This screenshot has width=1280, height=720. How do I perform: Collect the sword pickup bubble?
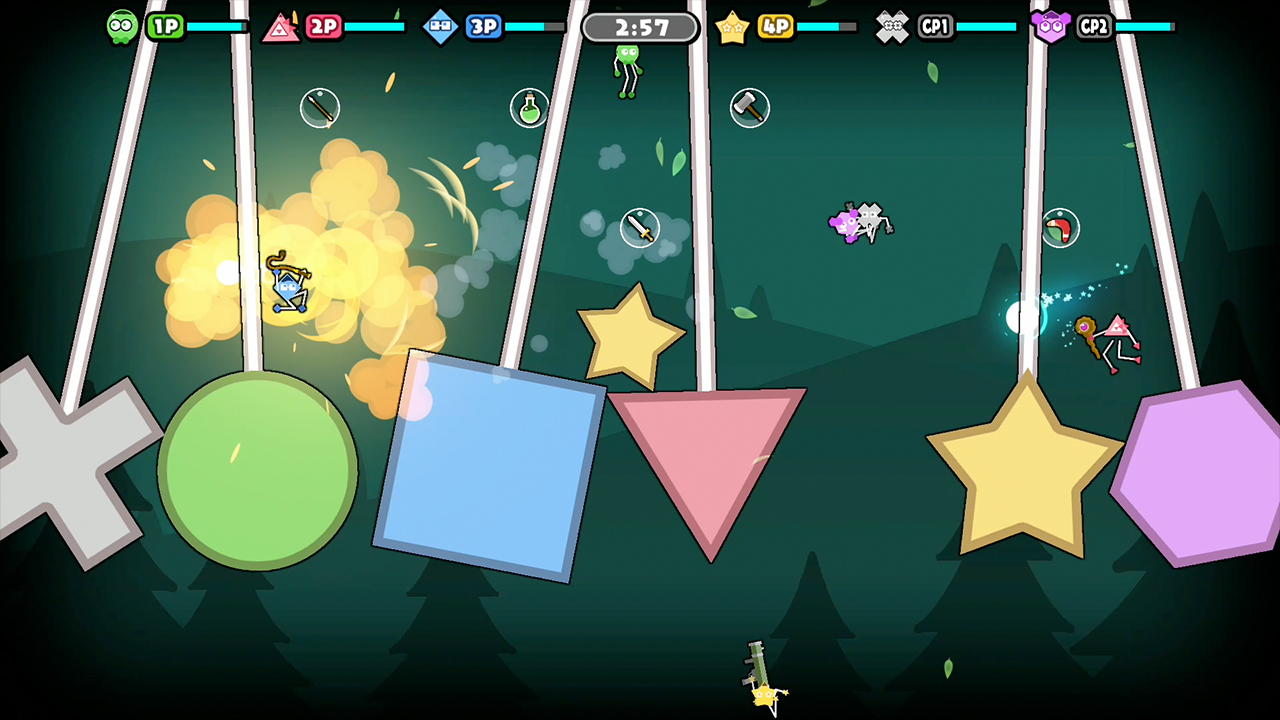tap(640, 228)
